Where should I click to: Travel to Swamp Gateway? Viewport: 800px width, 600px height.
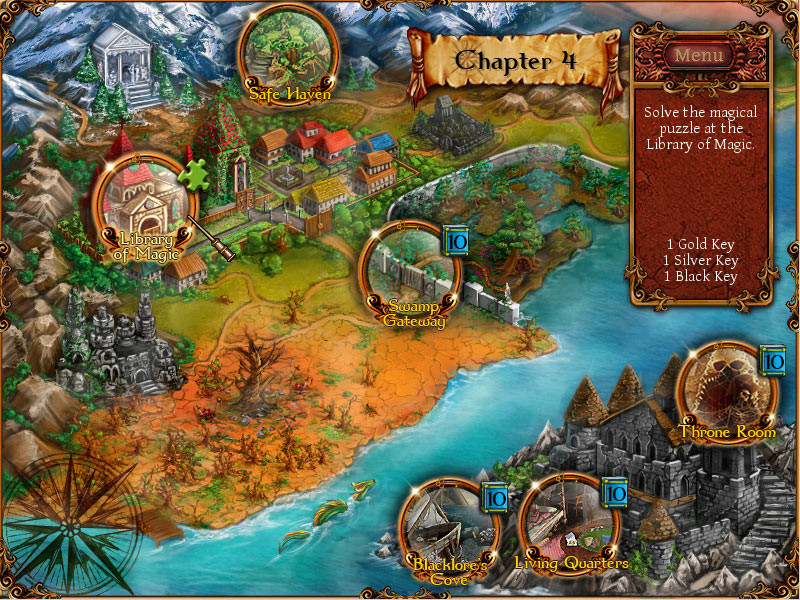[x=409, y=272]
